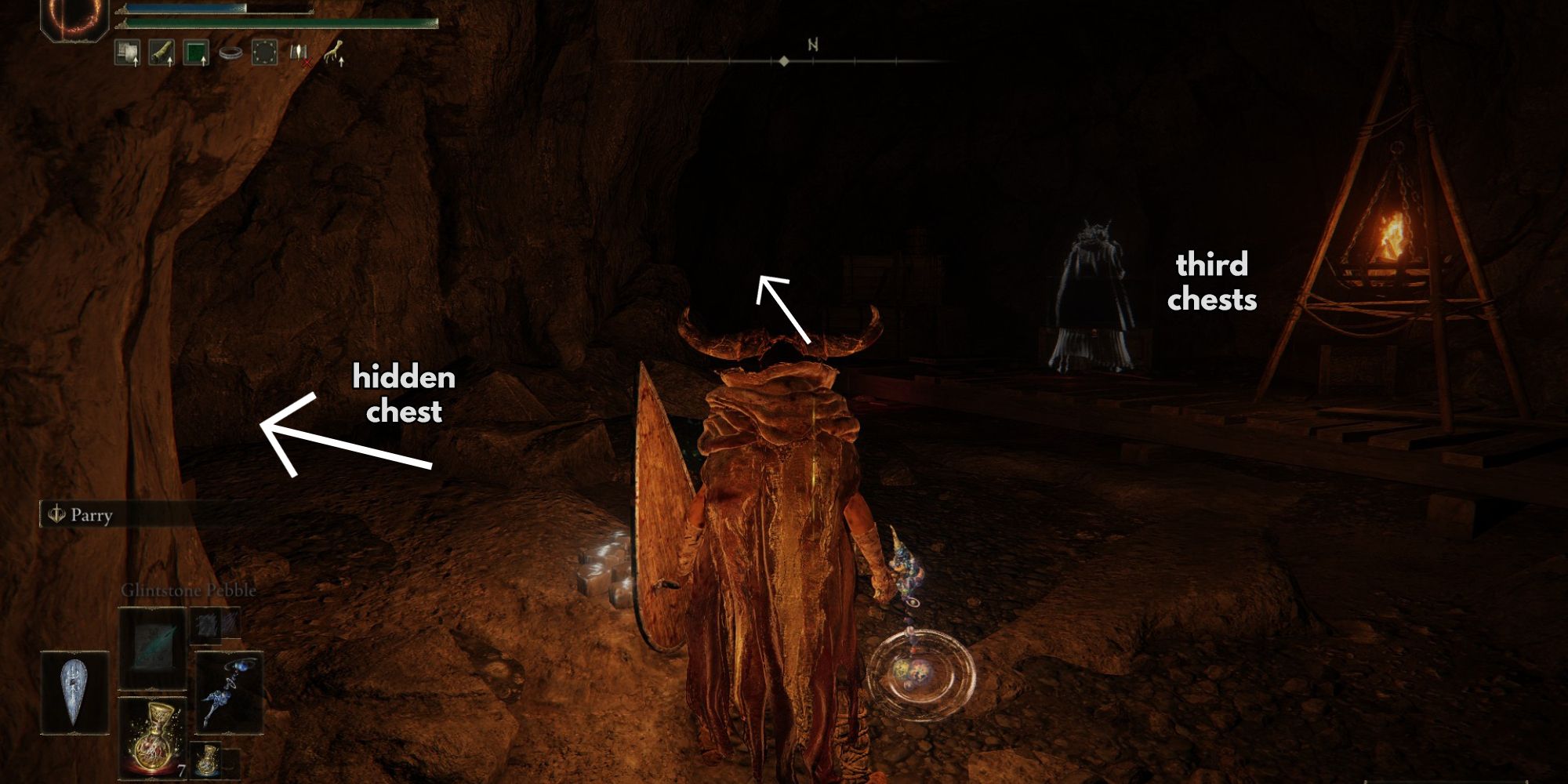Click the equipped kite shield icon

73,691
